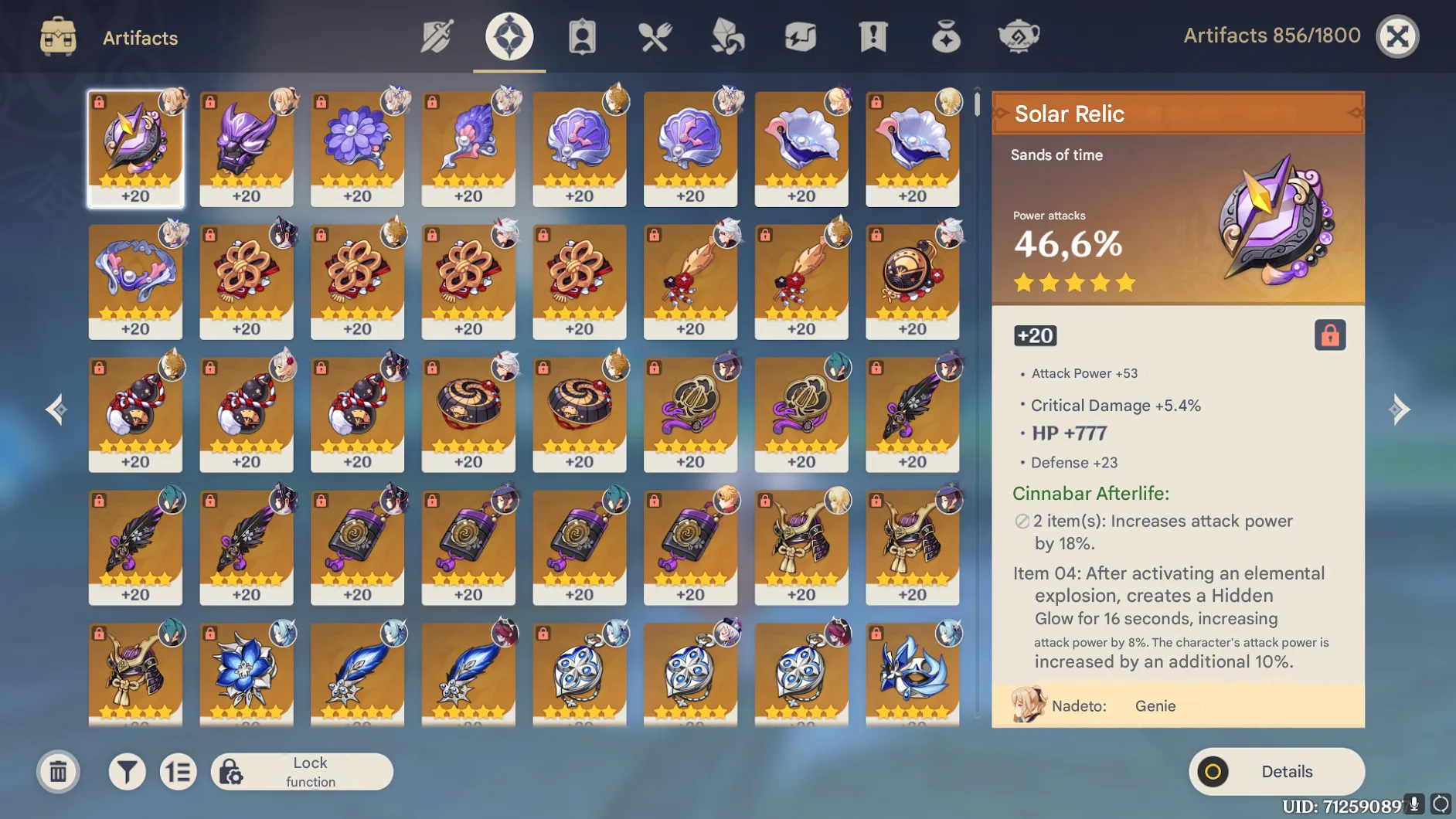1456x819 pixels.
Task: Open the Precious Items pouch icon
Action: [944, 36]
